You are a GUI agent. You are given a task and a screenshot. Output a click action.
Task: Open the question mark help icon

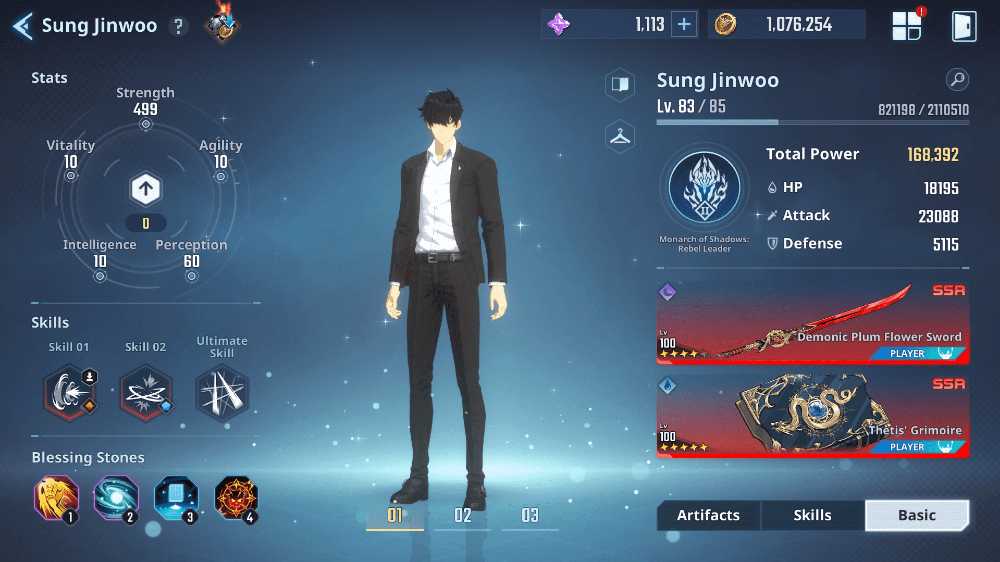click(x=179, y=27)
